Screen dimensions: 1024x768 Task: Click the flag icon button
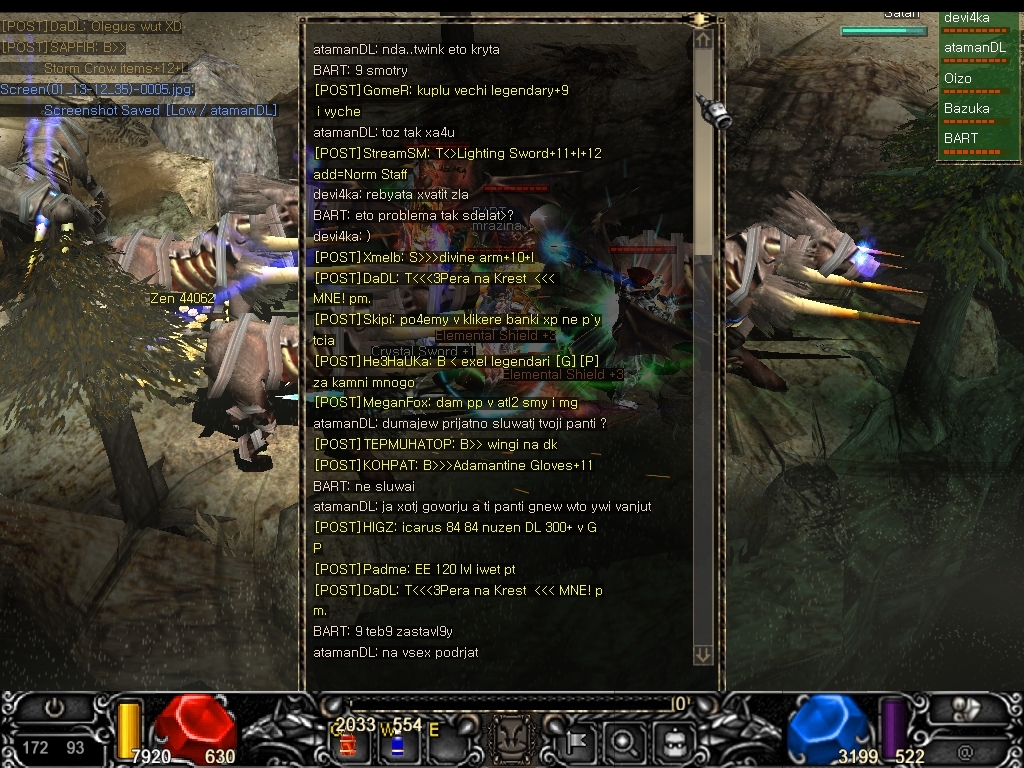coord(577,743)
